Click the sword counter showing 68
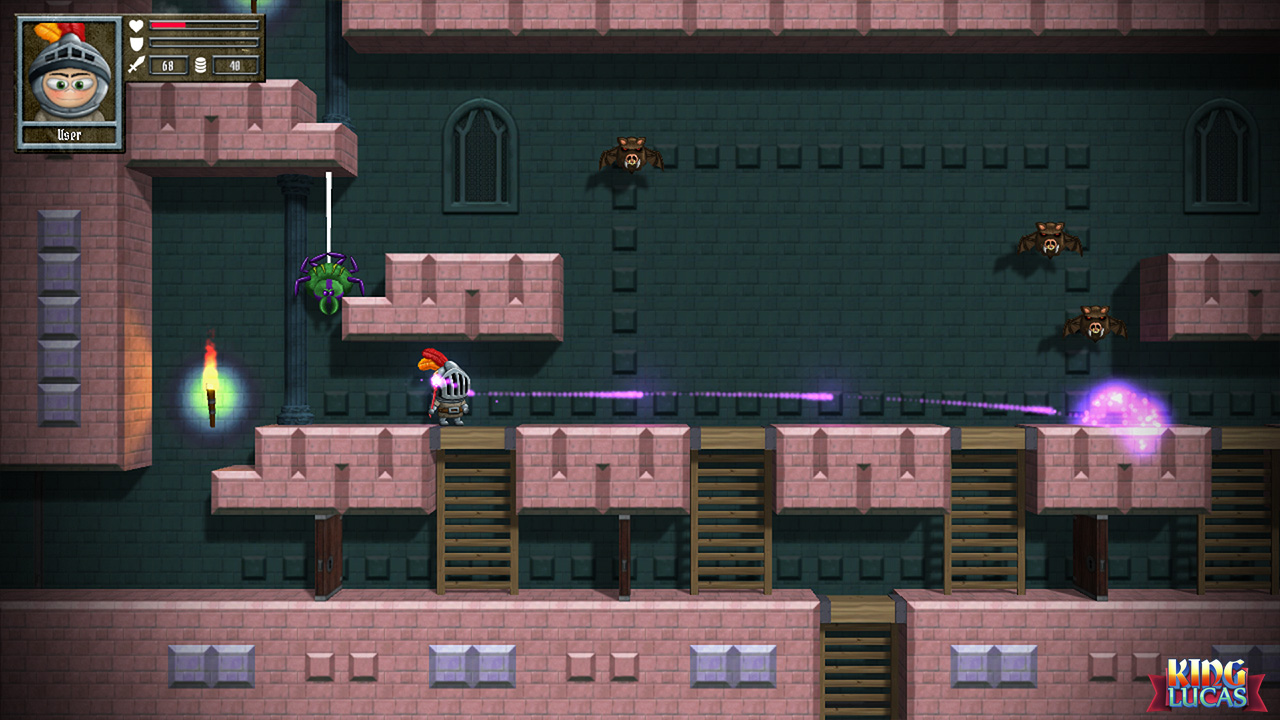This screenshot has width=1280, height=720. (168, 64)
